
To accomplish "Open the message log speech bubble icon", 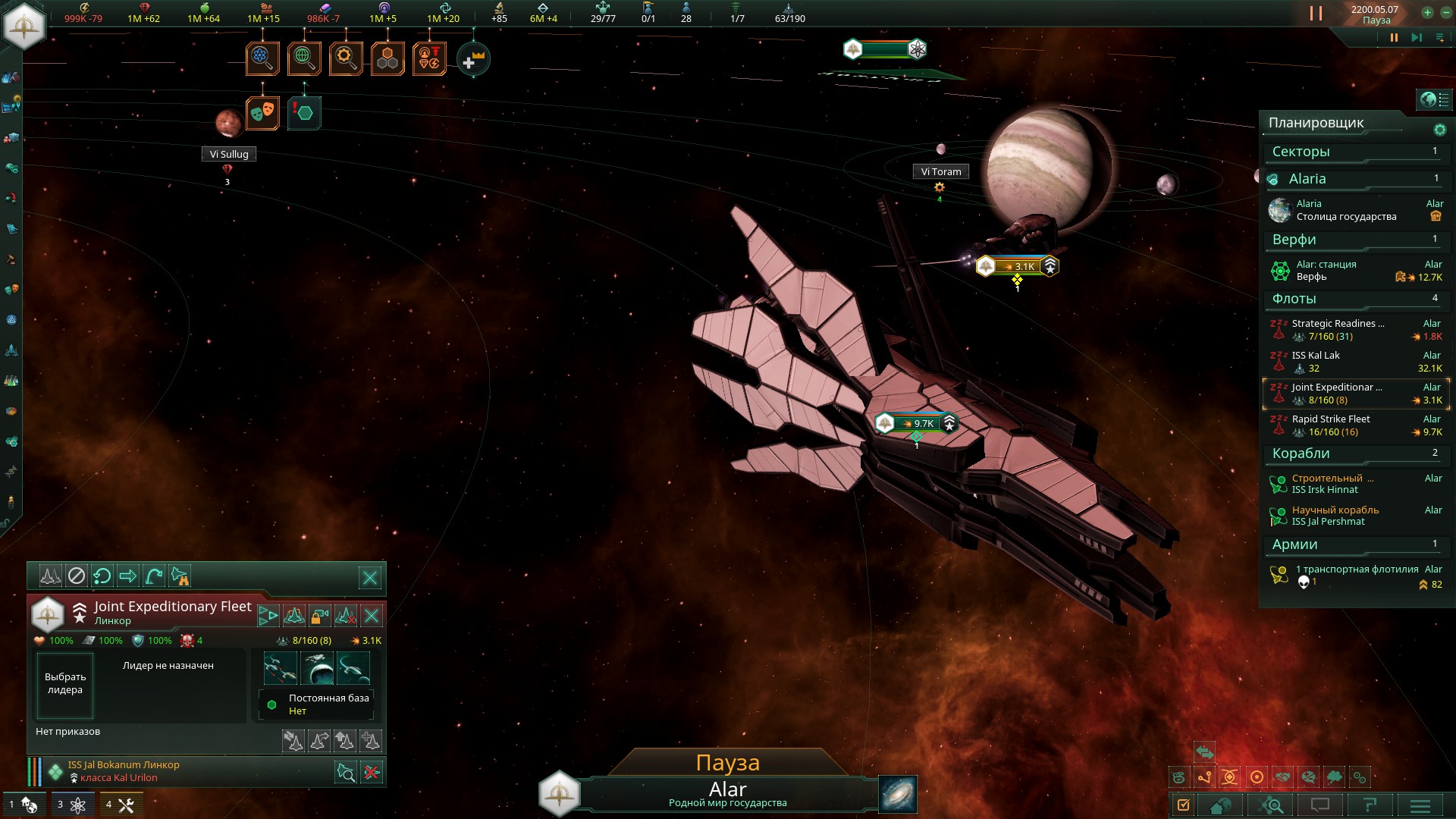I will (1321, 805).
